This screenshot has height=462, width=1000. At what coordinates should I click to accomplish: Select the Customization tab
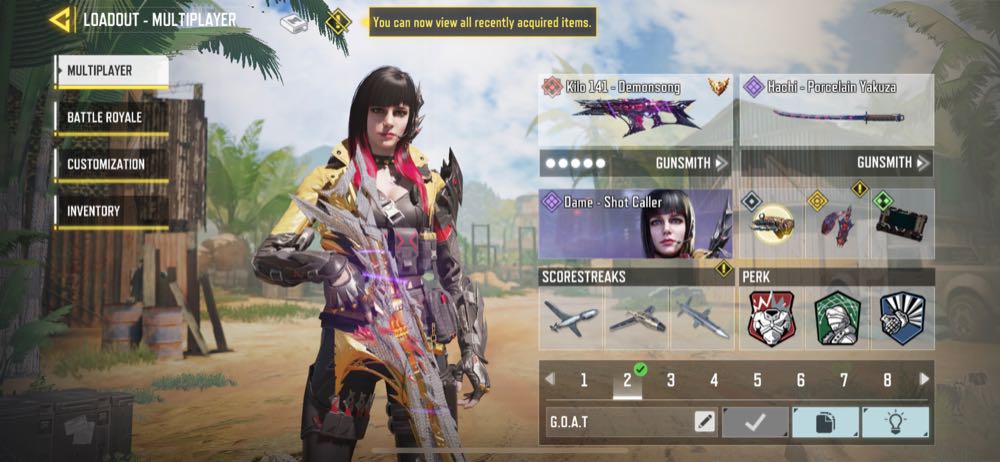(x=111, y=164)
